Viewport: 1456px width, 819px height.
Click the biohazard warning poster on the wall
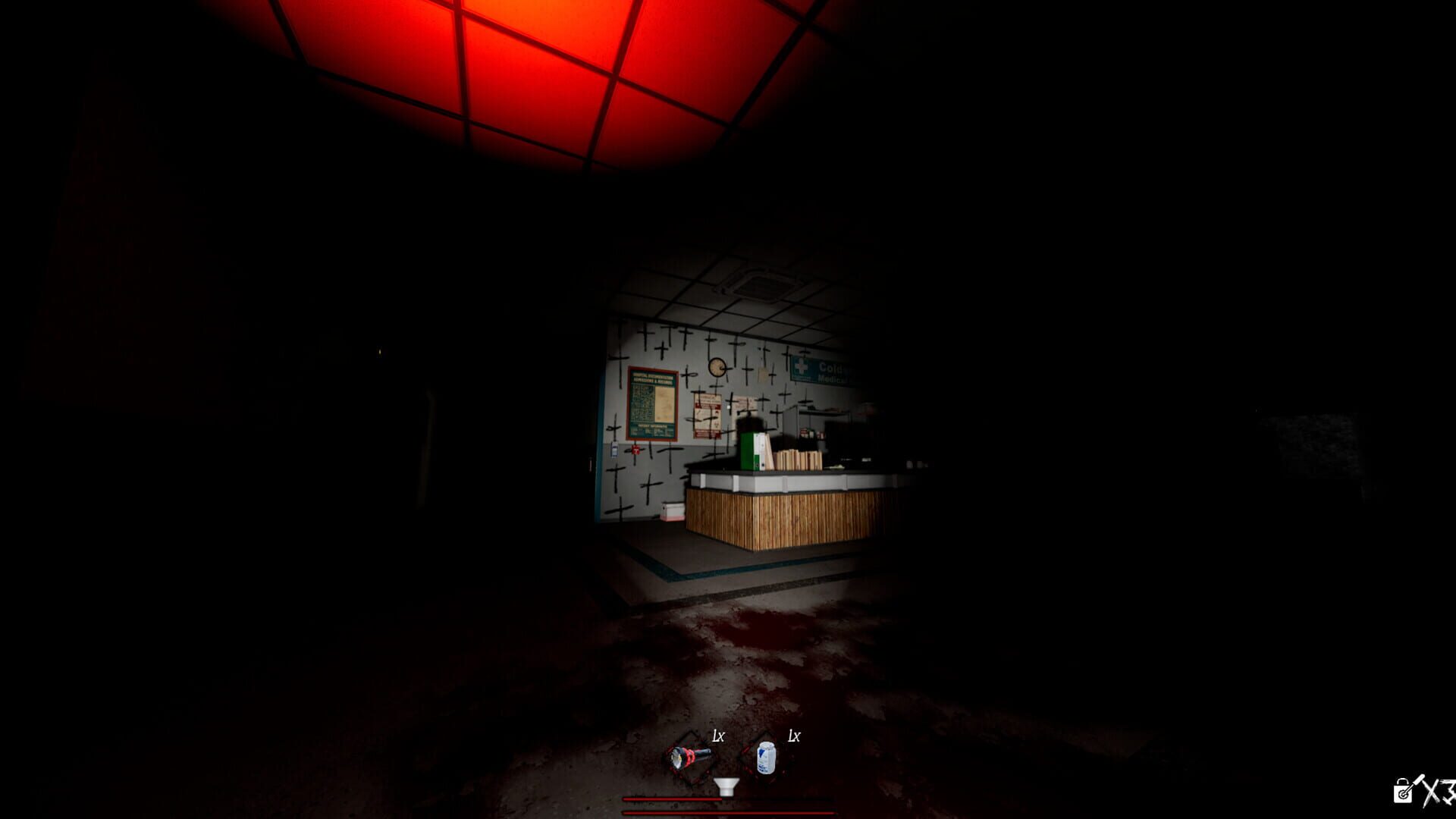(707, 416)
